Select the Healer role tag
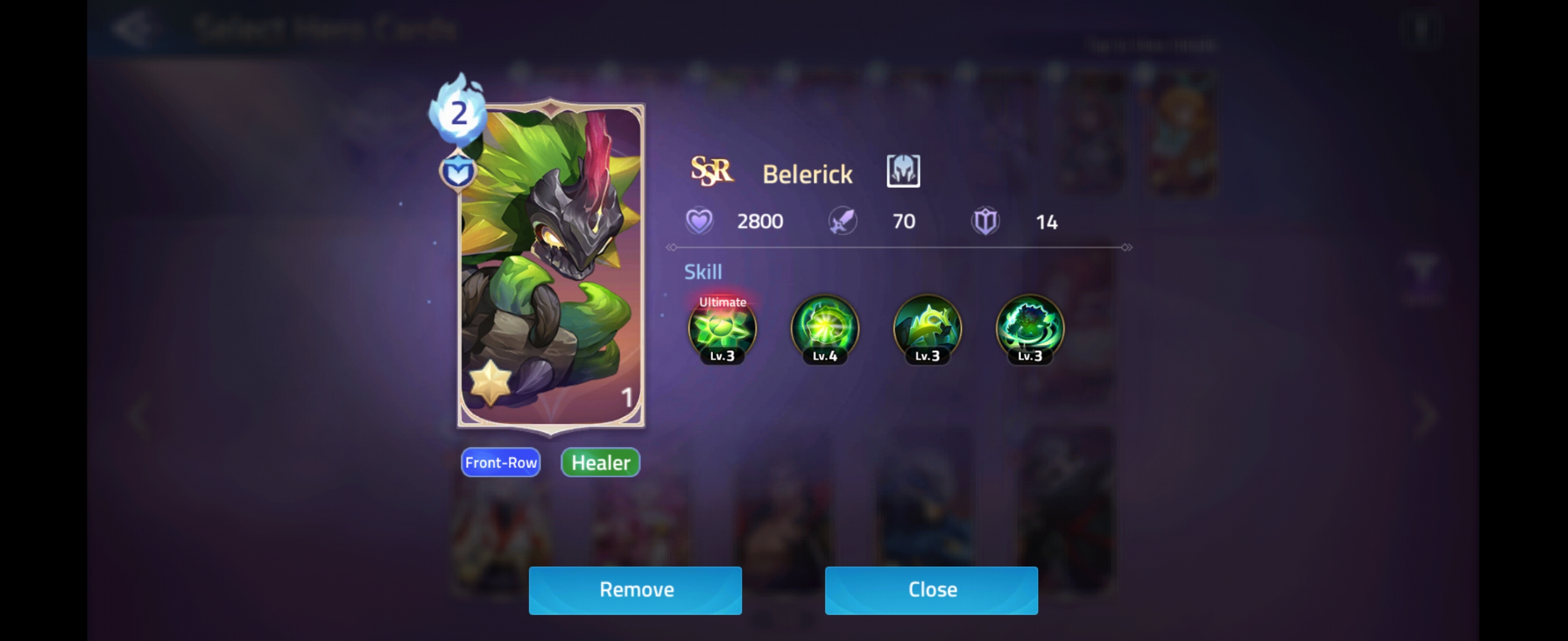 tap(599, 462)
